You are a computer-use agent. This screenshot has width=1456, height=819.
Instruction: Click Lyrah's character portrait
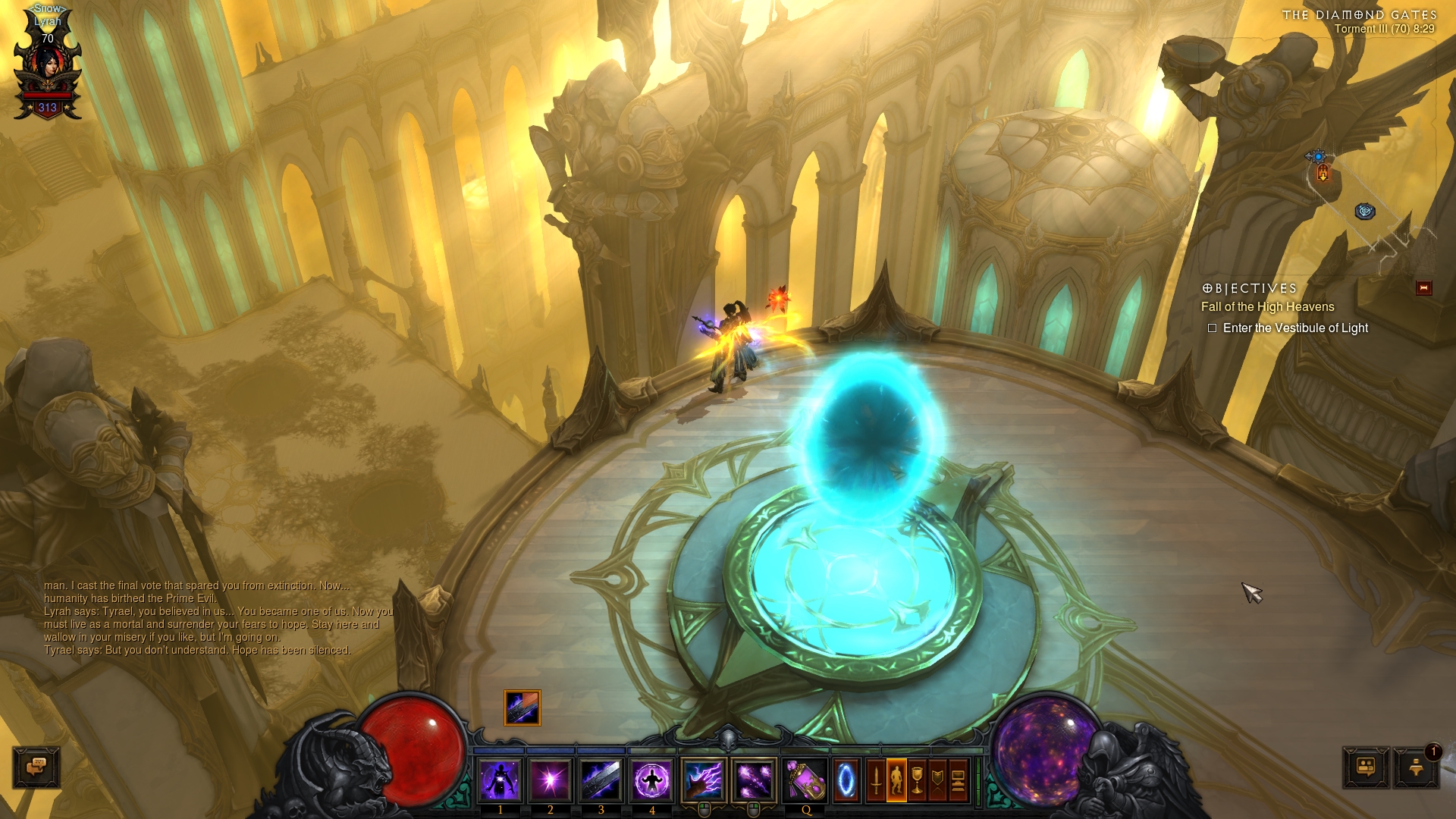pyautogui.click(x=49, y=67)
